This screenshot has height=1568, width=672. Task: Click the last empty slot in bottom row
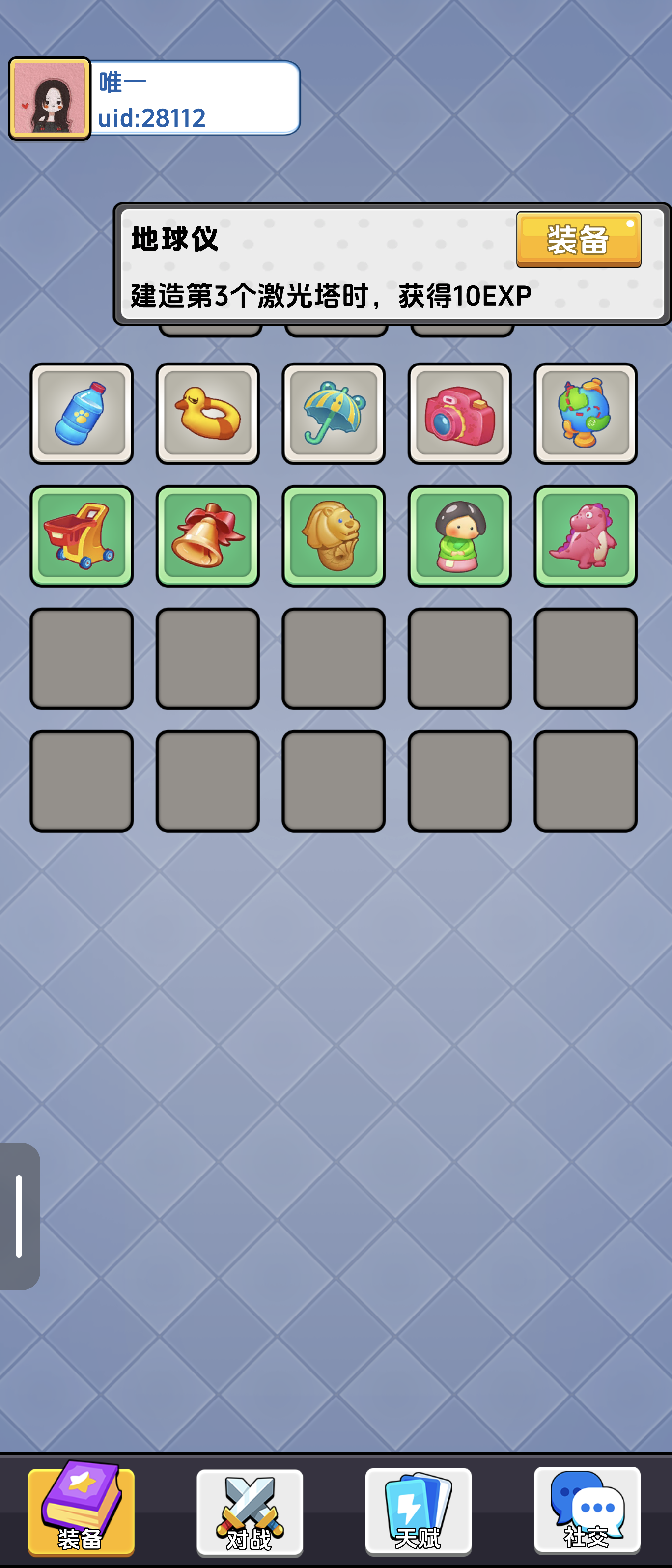coord(586,782)
